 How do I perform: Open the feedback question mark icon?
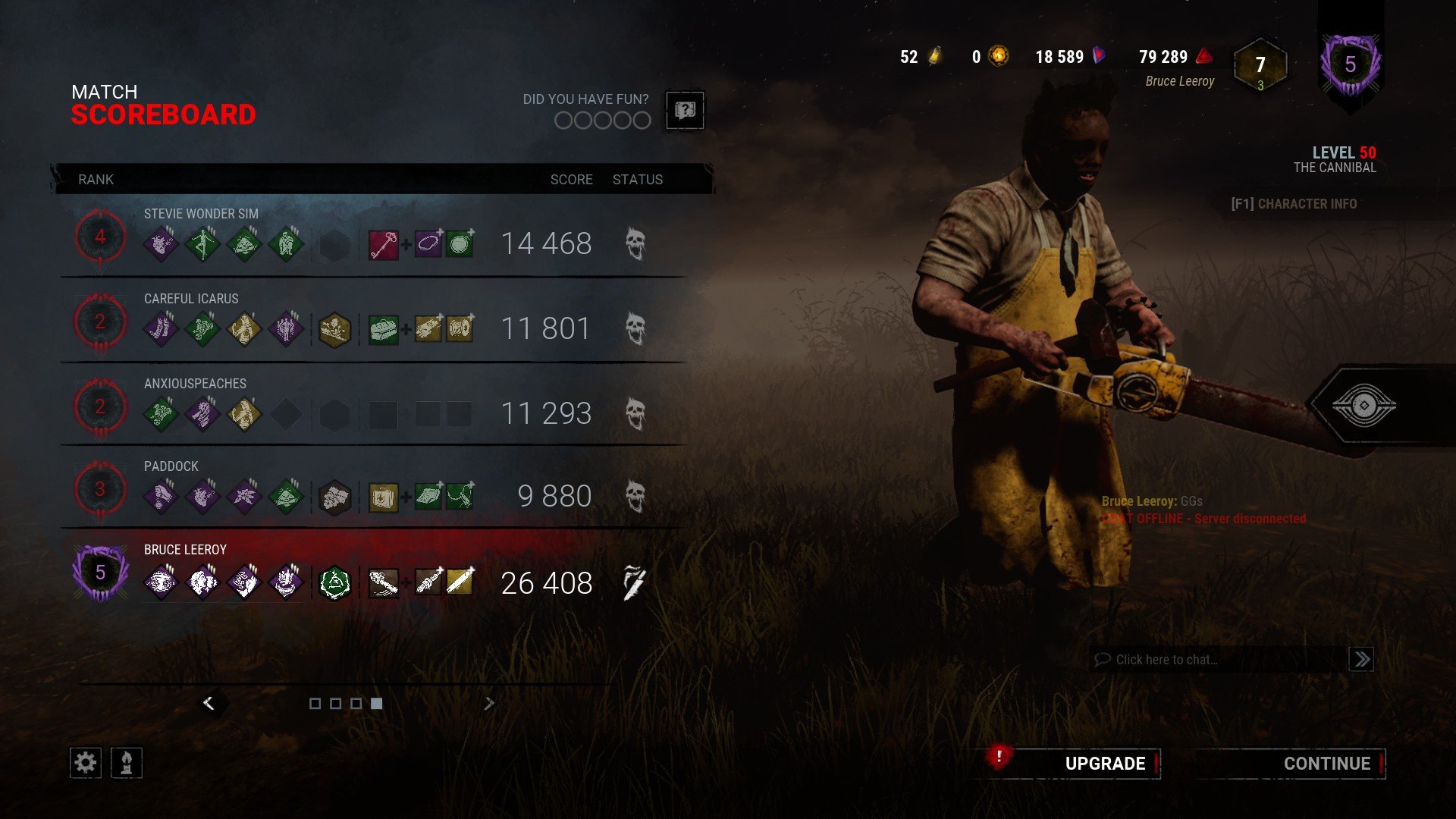685,111
